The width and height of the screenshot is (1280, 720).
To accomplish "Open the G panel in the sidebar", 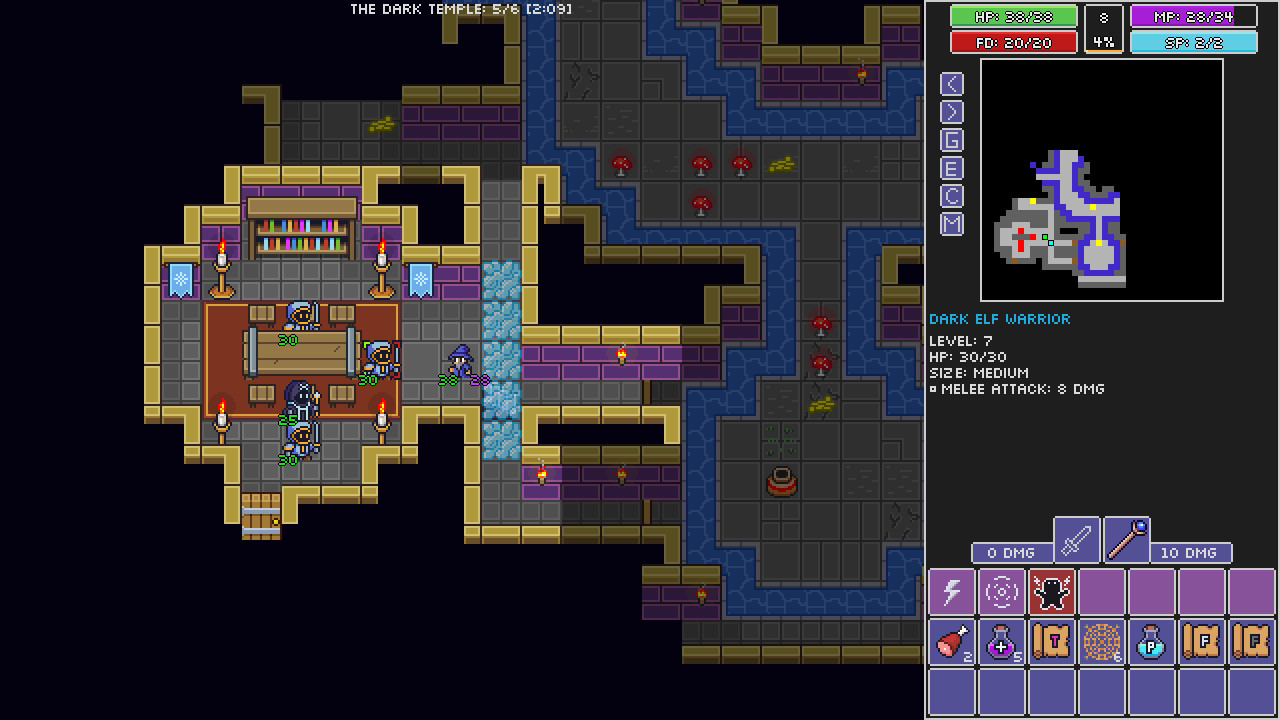I will pos(951,140).
